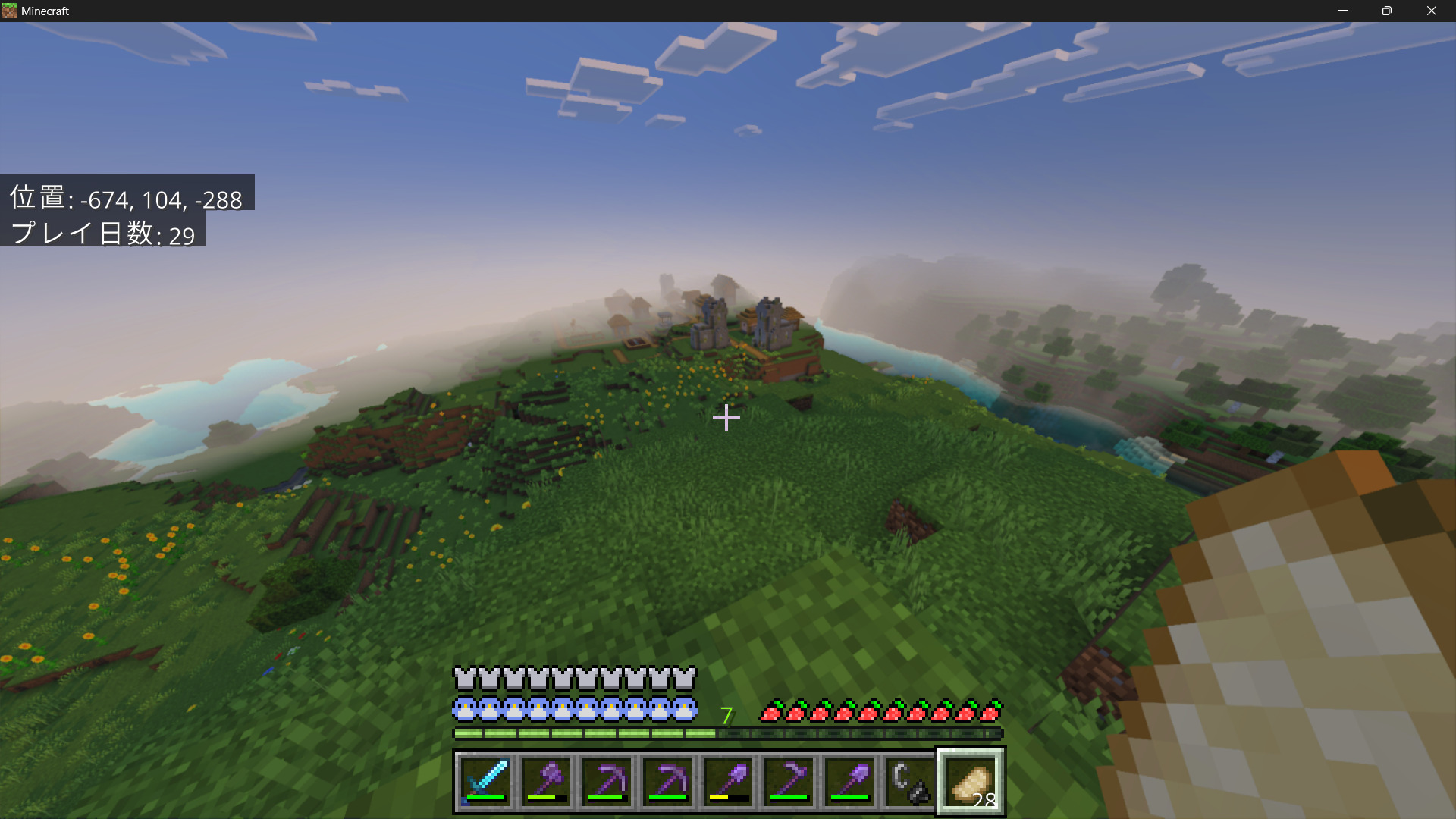Minimize the Minecraft window
Viewport: 1456px width, 819px height.
pyautogui.click(x=1343, y=11)
